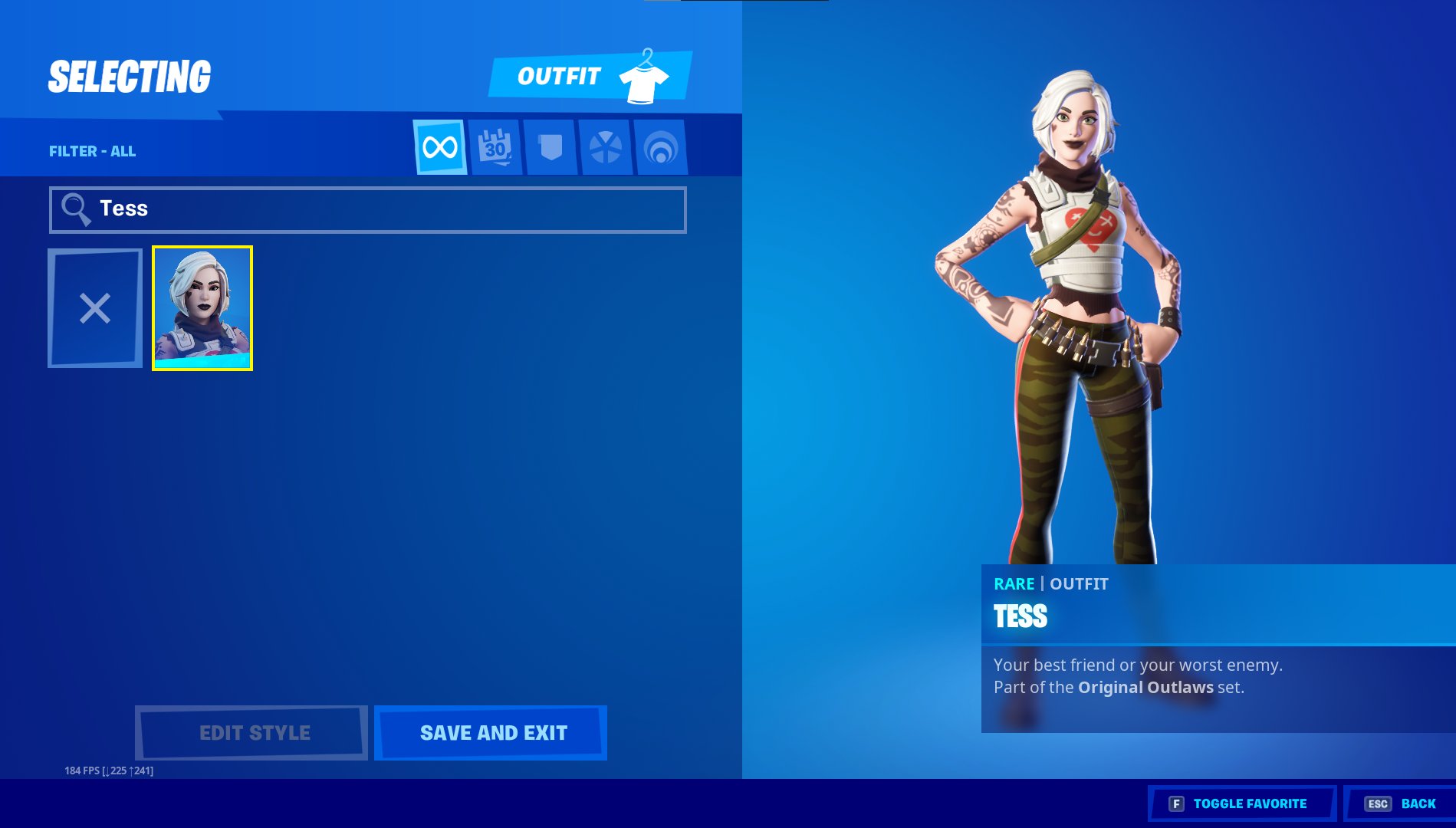Activate the concentric rings filter tab
This screenshot has height=828, width=1456.
pyautogui.click(x=661, y=147)
